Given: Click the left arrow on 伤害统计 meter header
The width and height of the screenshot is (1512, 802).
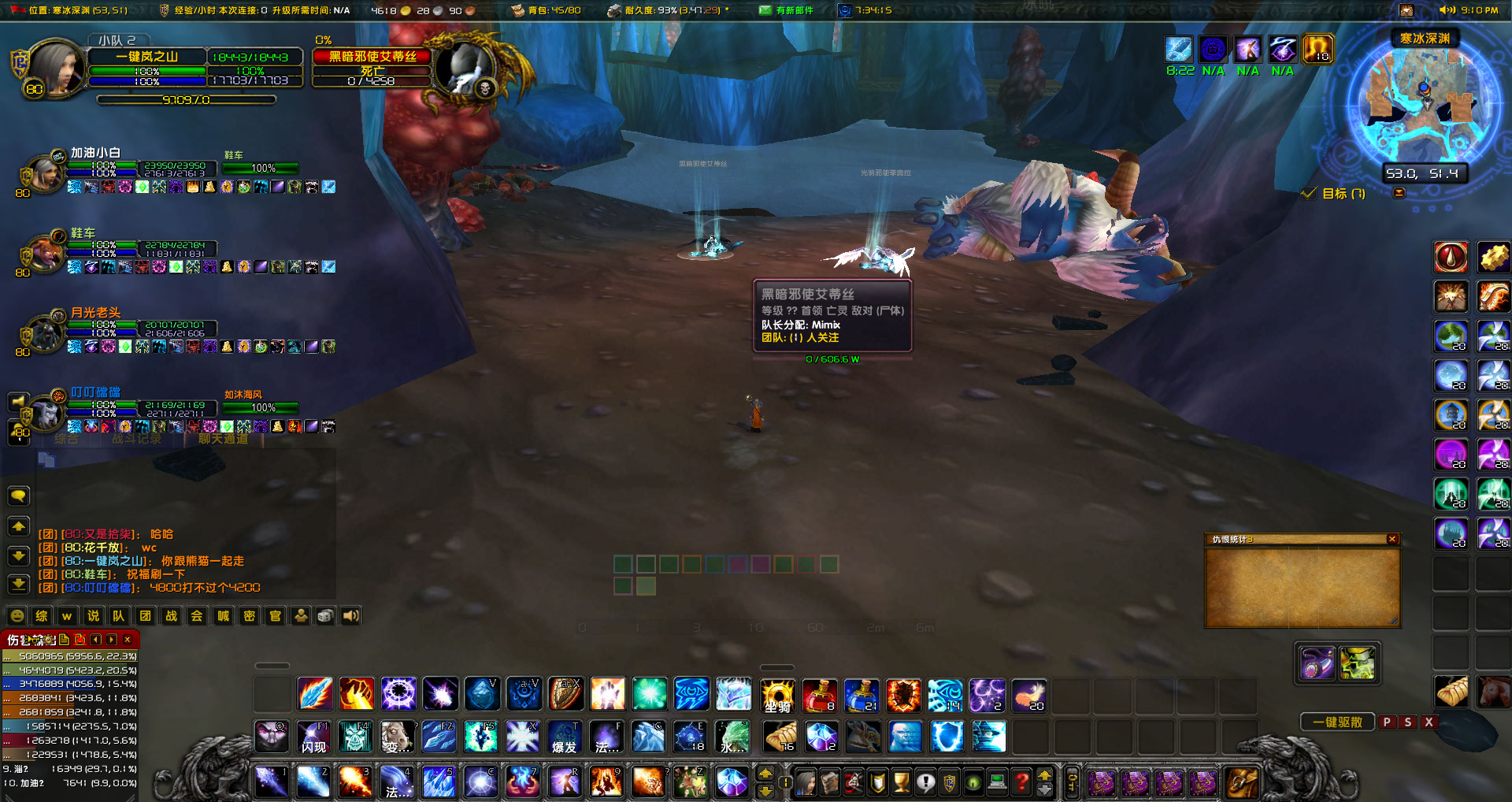Looking at the screenshot, I should pos(97,640).
